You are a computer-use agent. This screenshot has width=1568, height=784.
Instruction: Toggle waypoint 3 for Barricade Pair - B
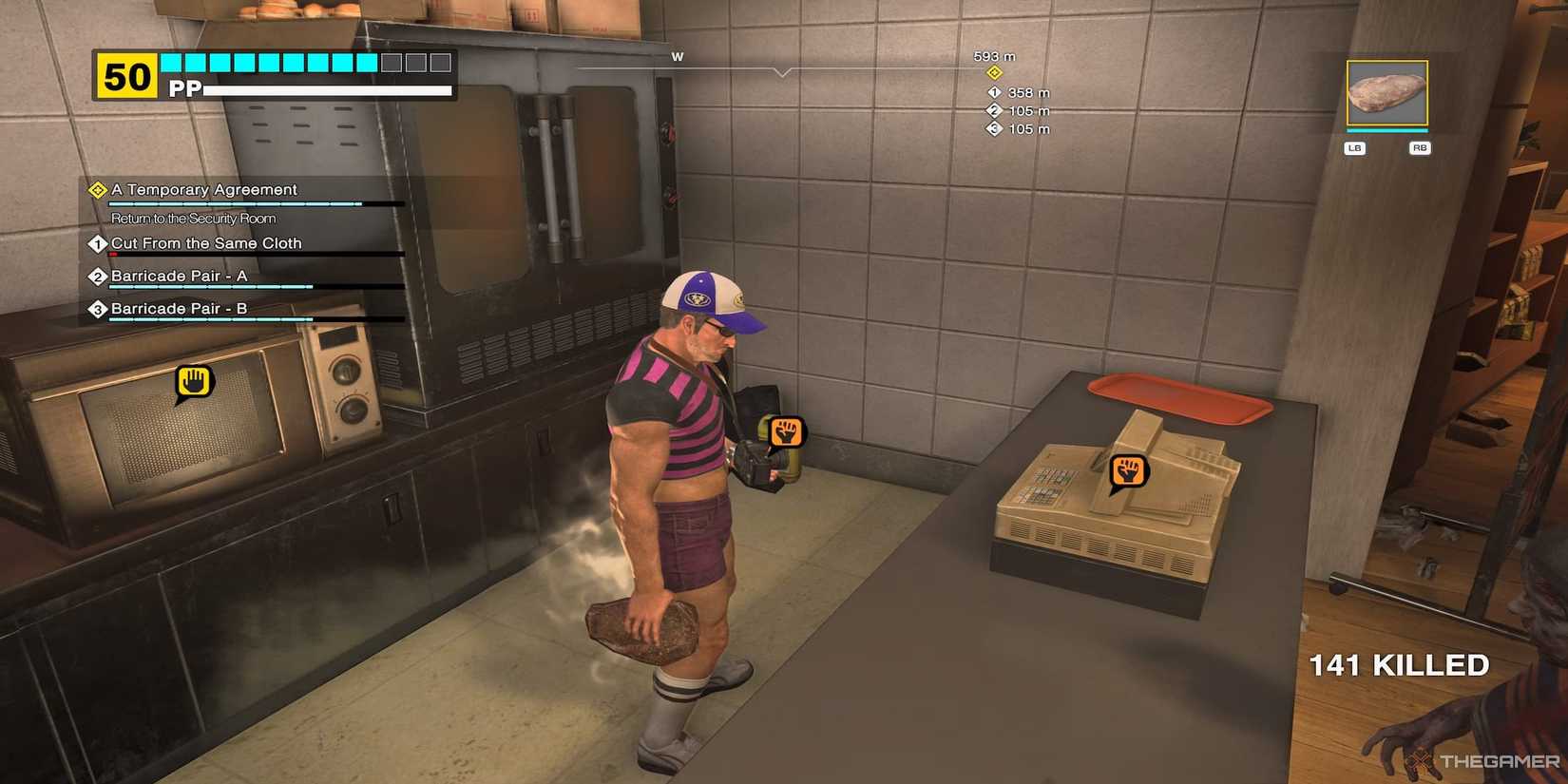(x=96, y=308)
